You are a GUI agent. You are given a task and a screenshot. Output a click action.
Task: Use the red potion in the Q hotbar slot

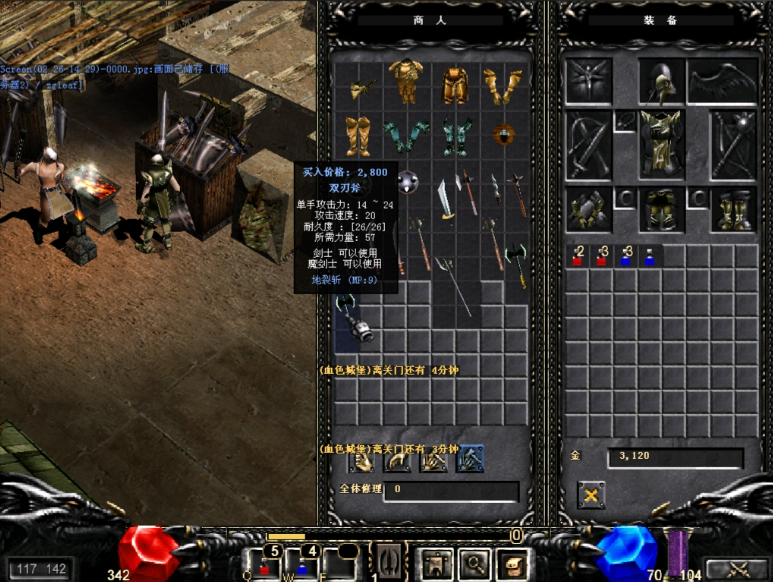[264, 567]
